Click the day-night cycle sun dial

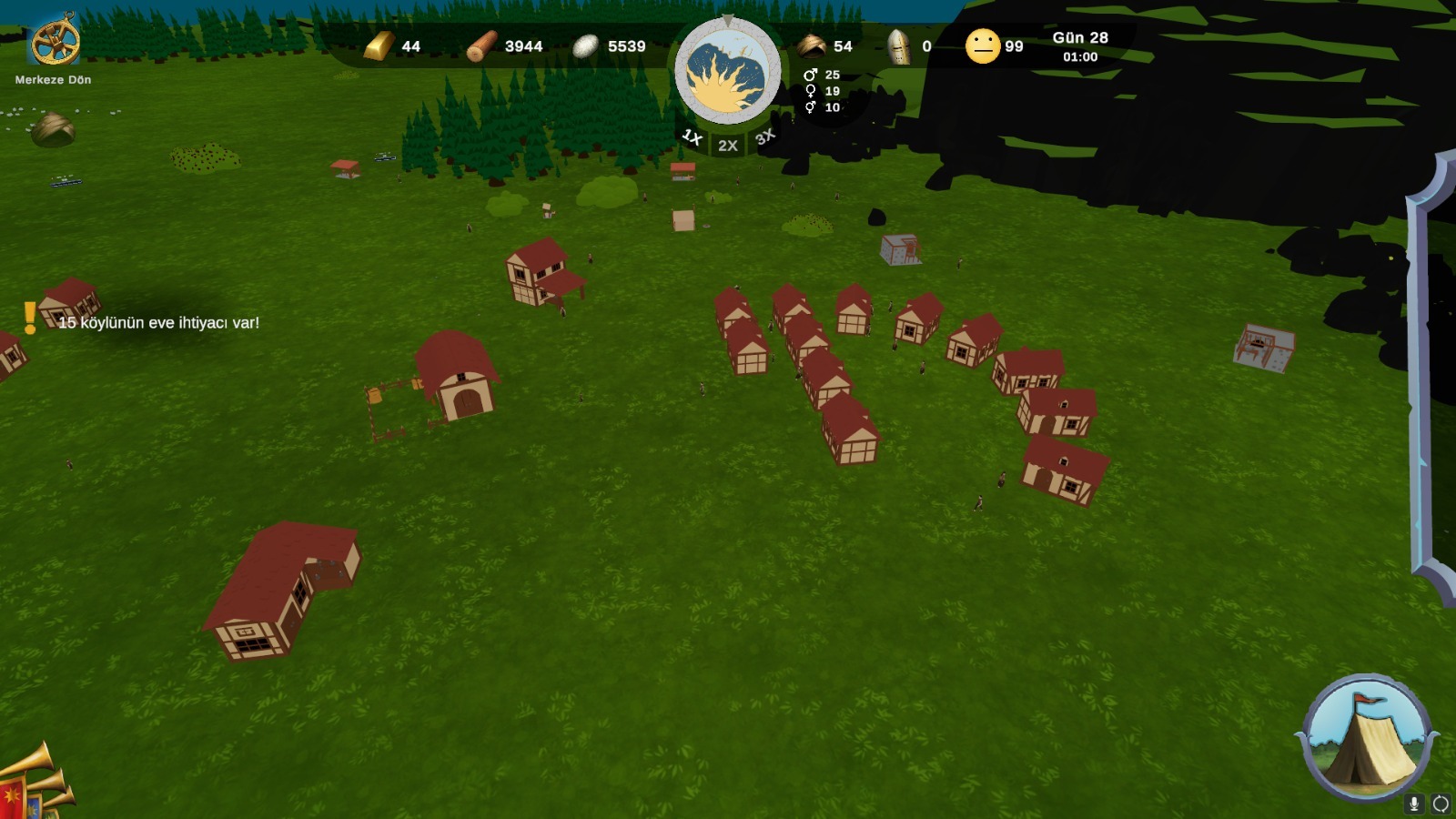tap(727, 73)
